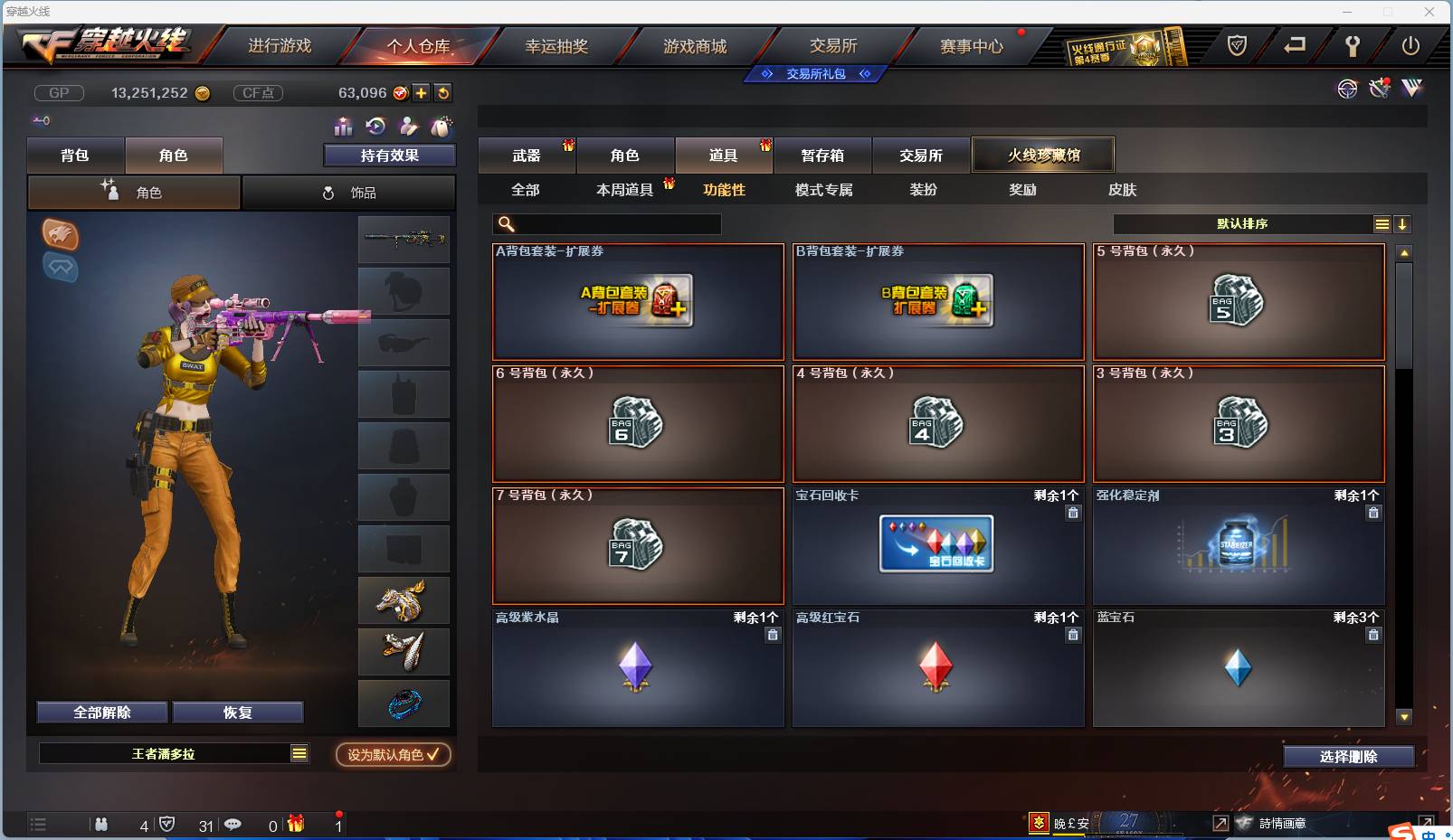Image resolution: width=1453 pixels, height=840 pixels.
Task: Toggle grid view layout next to sort bar
Action: 1382,223
